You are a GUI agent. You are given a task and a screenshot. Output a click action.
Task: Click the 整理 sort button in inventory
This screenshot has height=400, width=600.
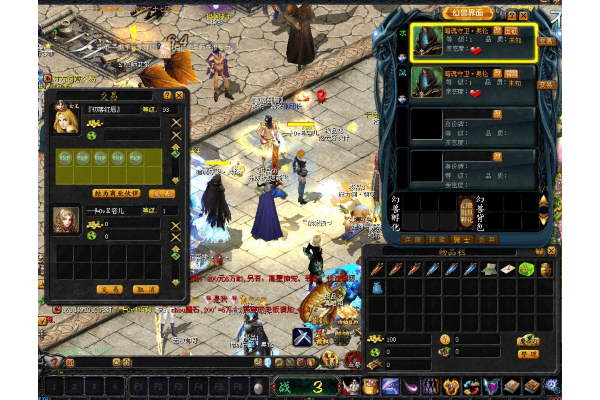[x=528, y=354]
